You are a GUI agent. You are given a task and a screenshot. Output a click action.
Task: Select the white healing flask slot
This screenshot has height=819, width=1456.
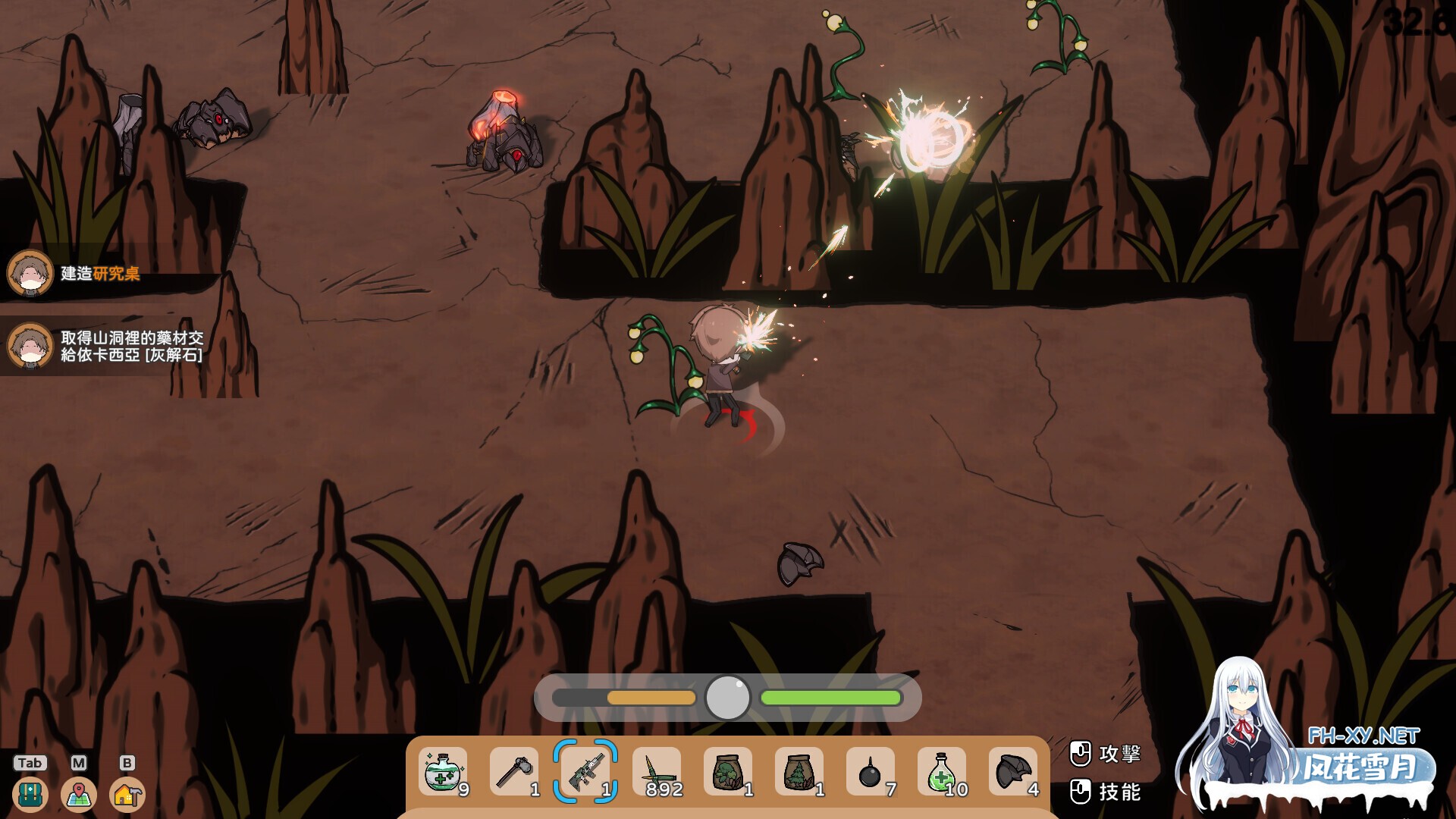coord(443,772)
